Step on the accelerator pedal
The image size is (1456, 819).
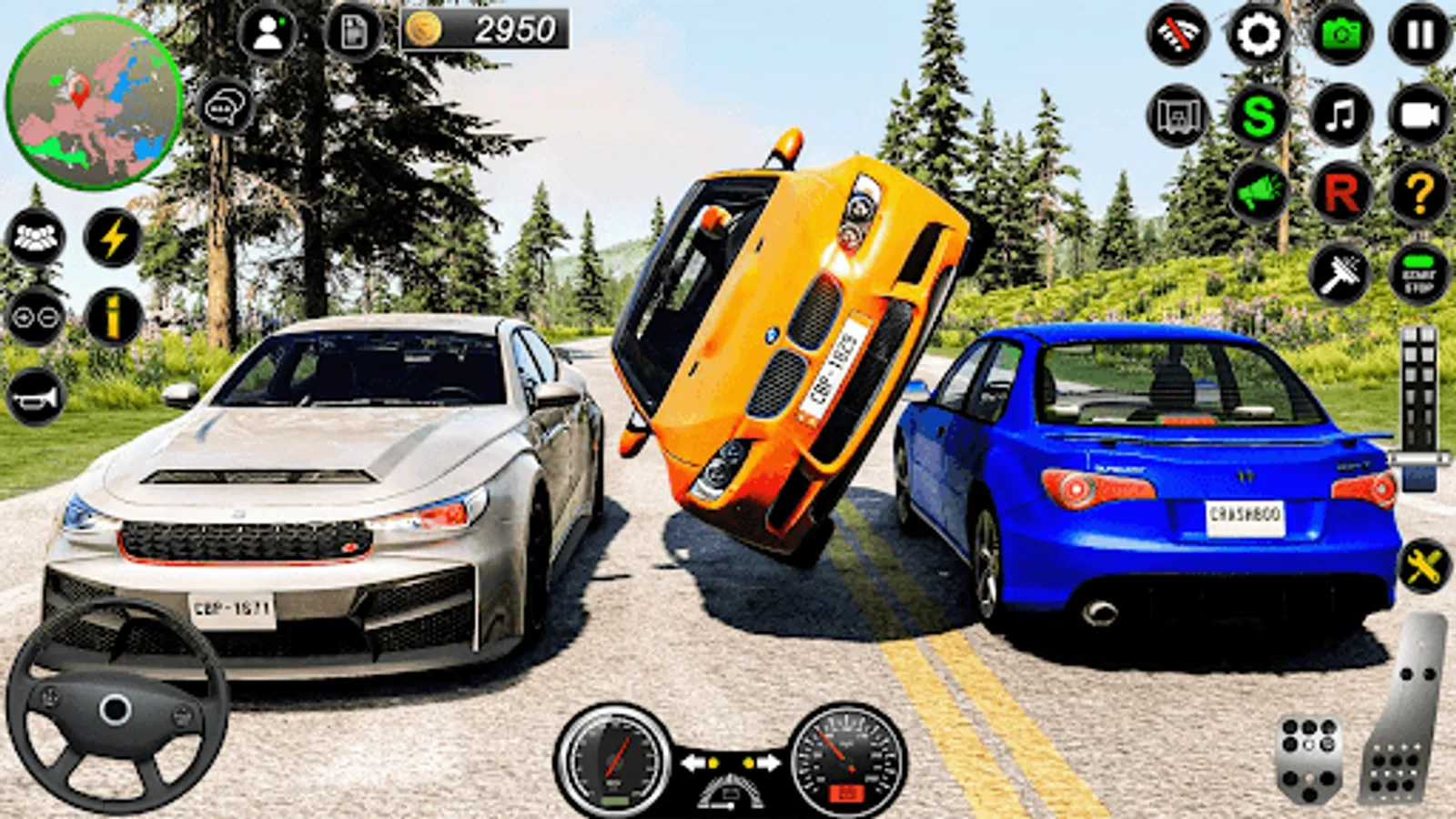[1406, 710]
